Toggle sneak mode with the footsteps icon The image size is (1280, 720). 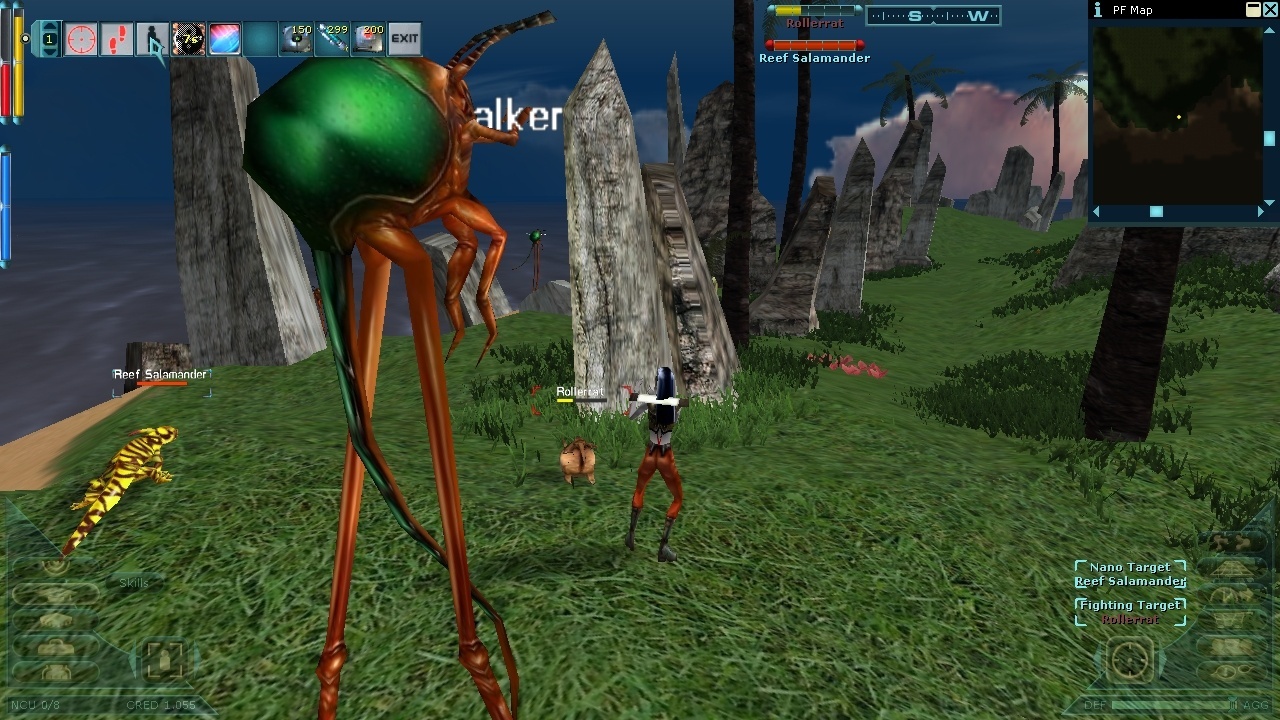coord(116,39)
